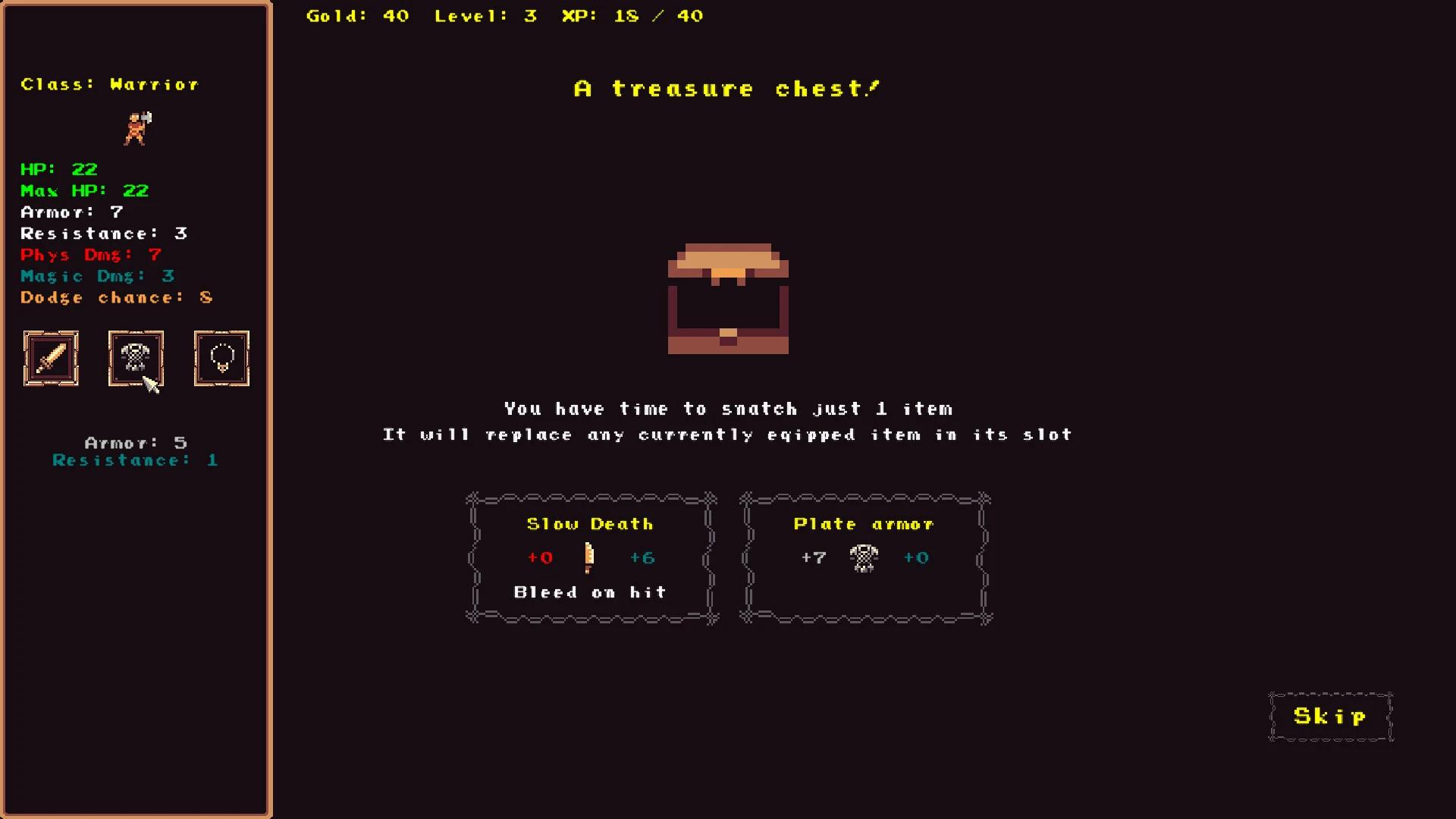1456x819 pixels.
Task: Select the Bleed on hit text
Action: tap(590, 592)
